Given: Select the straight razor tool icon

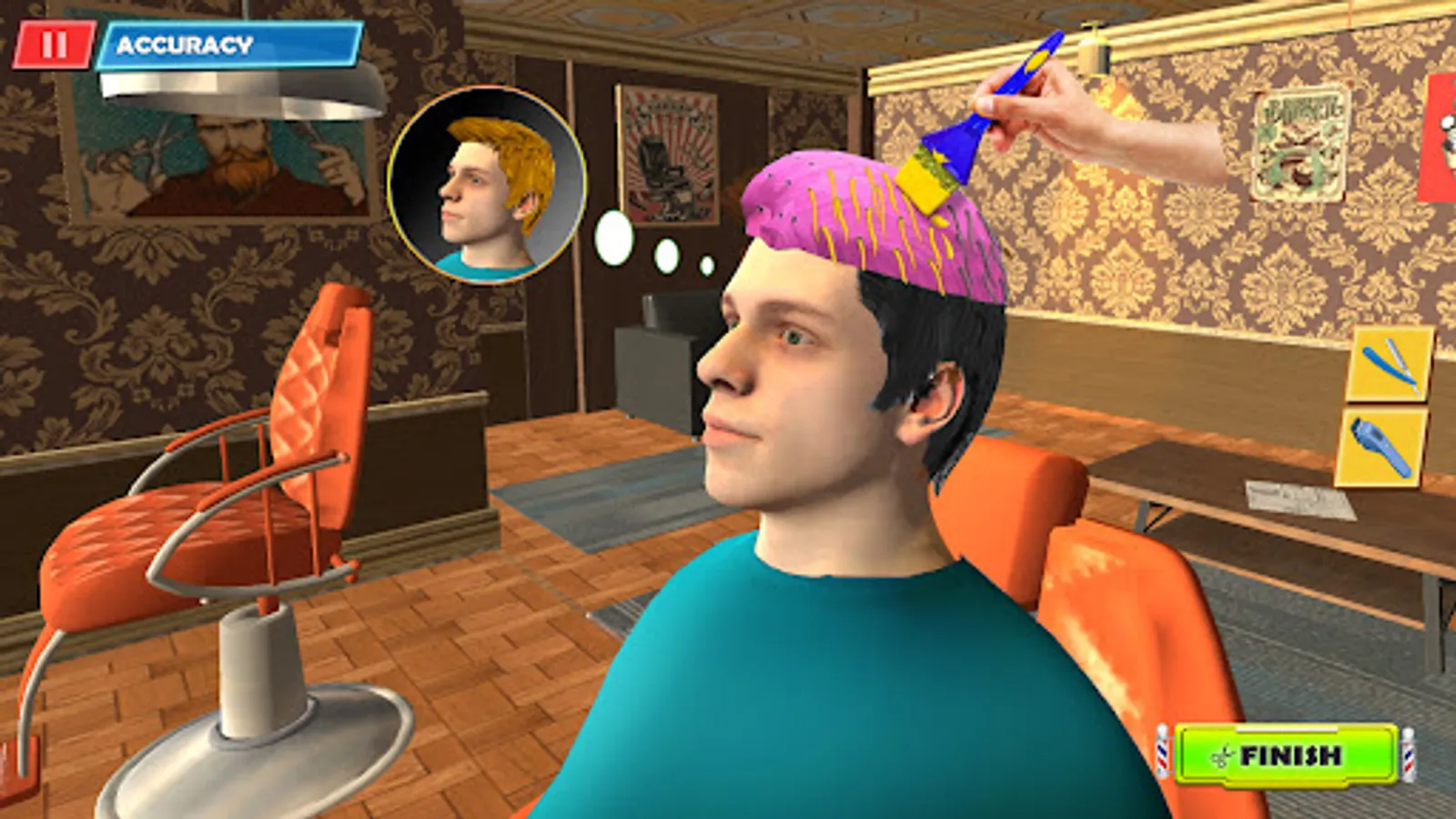Looking at the screenshot, I should (x=1389, y=363).
